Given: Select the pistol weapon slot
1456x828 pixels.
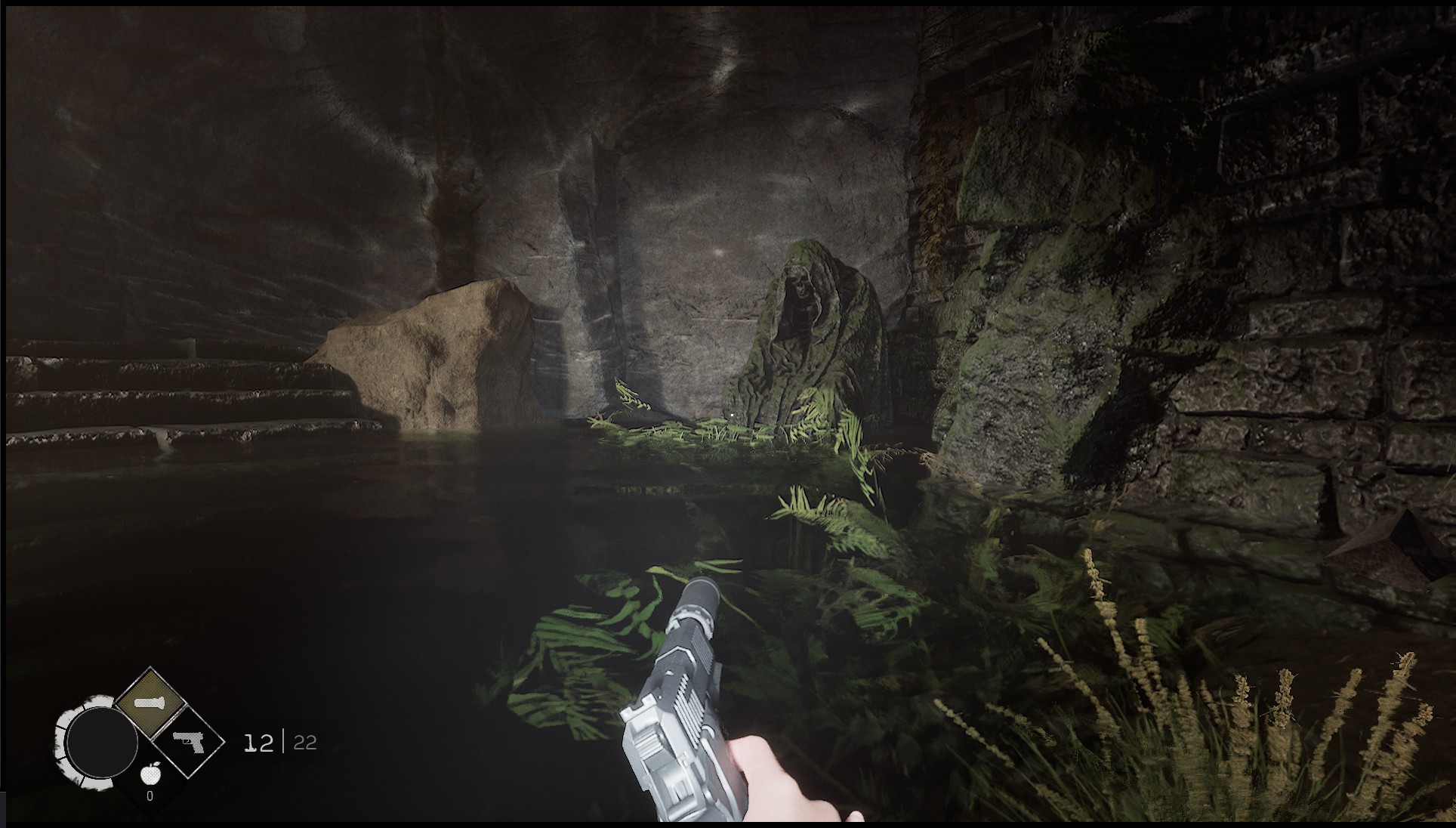Looking at the screenshot, I should [x=187, y=741].
